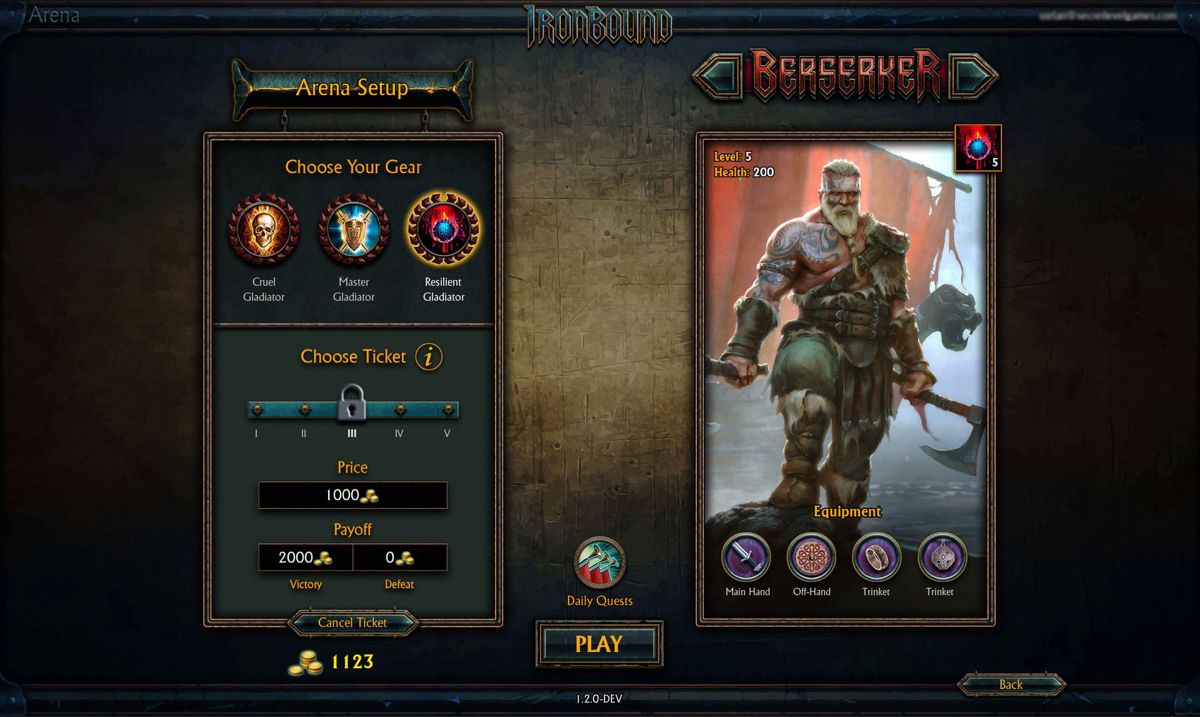Click the resilient gem badge on the portrait
Image resolution: width=1200 pixels, height=717 pixels.
(976, 148)
